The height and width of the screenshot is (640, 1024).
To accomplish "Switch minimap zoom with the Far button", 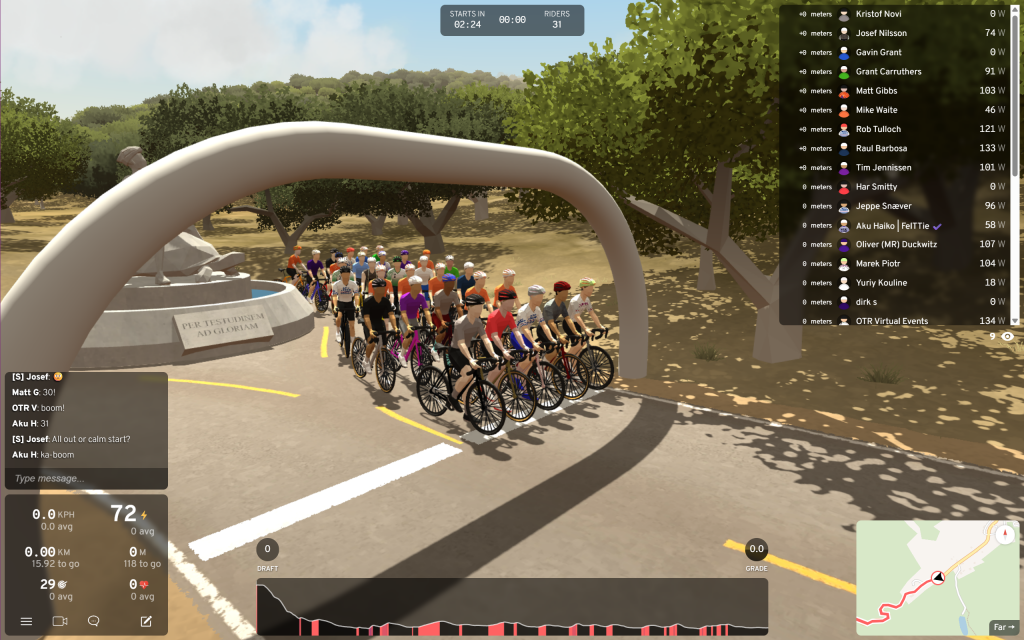I will pyautogui.click(x=1003, y=627).
